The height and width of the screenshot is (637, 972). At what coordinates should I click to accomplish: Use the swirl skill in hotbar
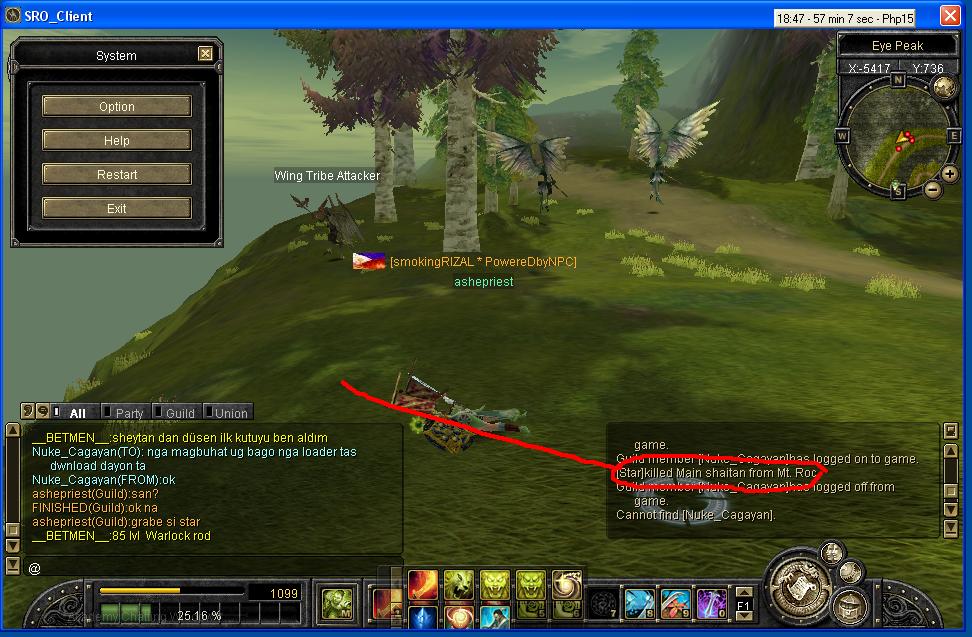tap(567, 584)
